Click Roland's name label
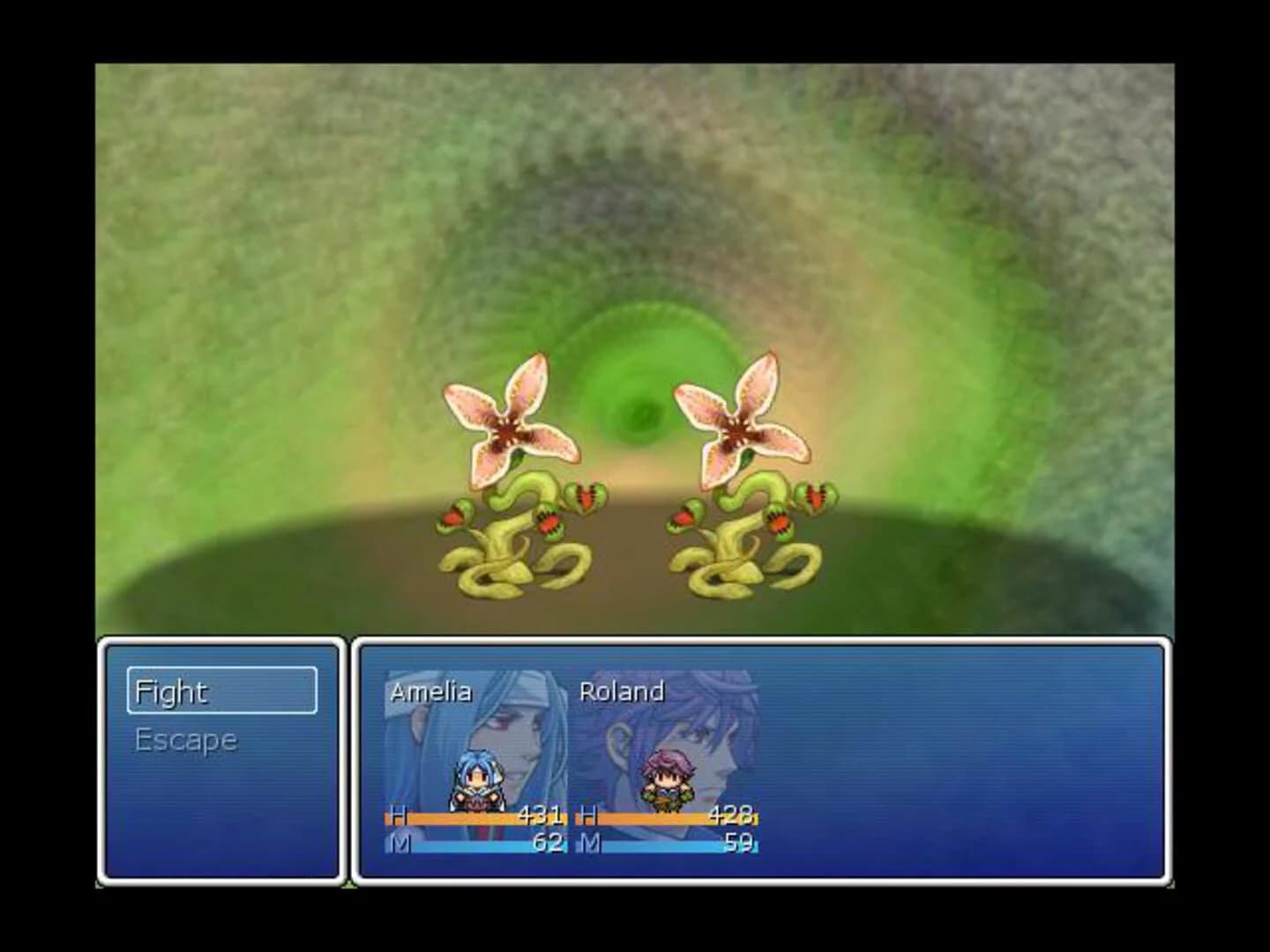 [624, 692]
